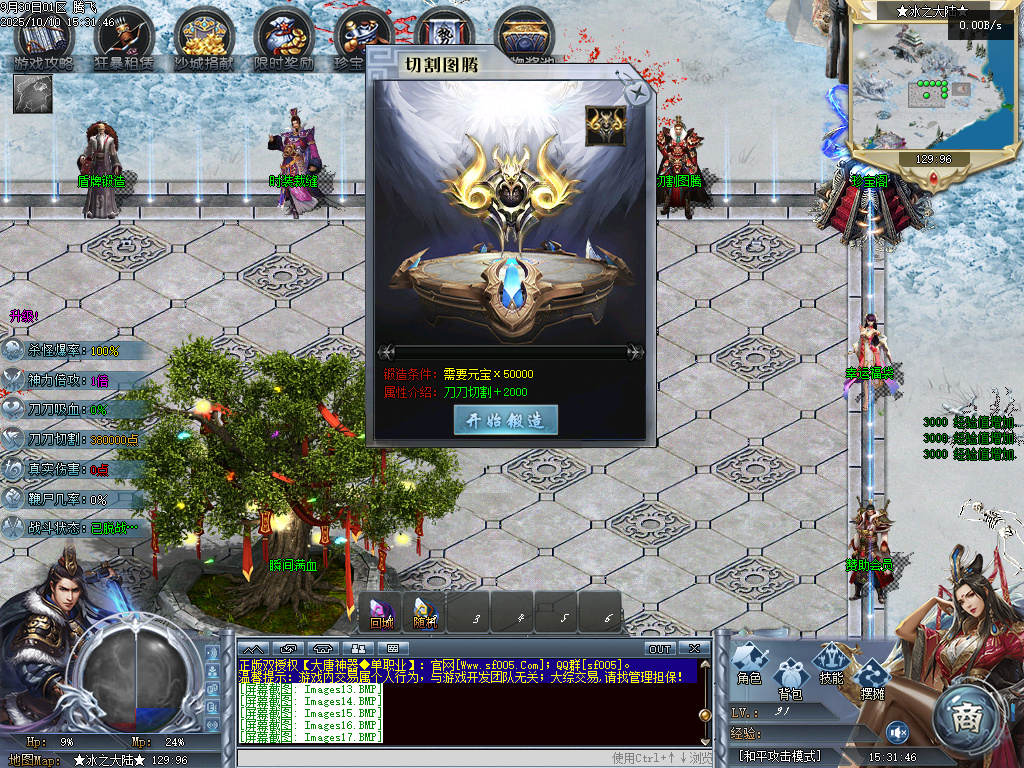Screen dimensions: 1024x768
Task: Click the OUT button on chat bar
Action: click(660, 649)
